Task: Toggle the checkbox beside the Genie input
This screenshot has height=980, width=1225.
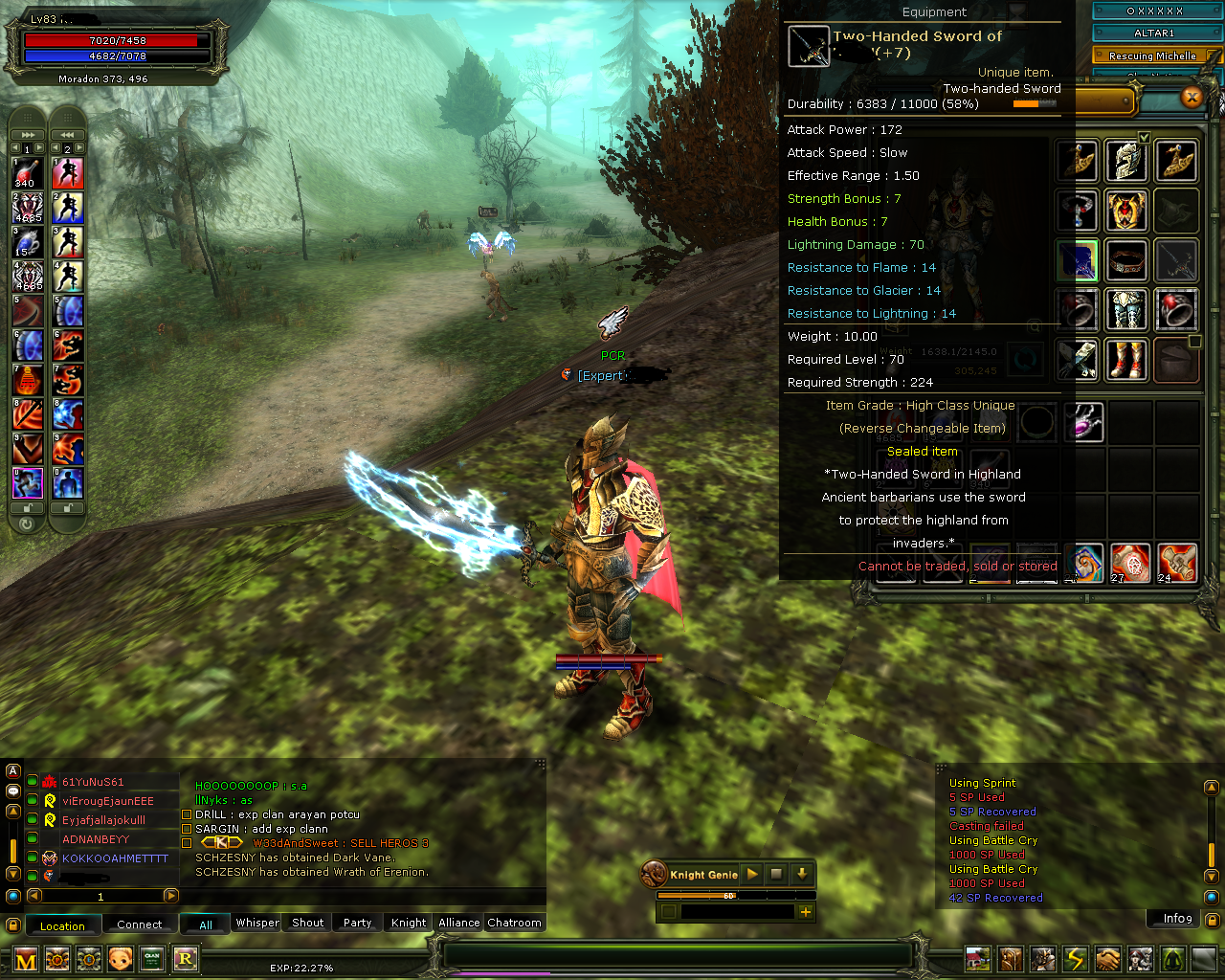Action: pyautogui.click(x=669, y=911)
